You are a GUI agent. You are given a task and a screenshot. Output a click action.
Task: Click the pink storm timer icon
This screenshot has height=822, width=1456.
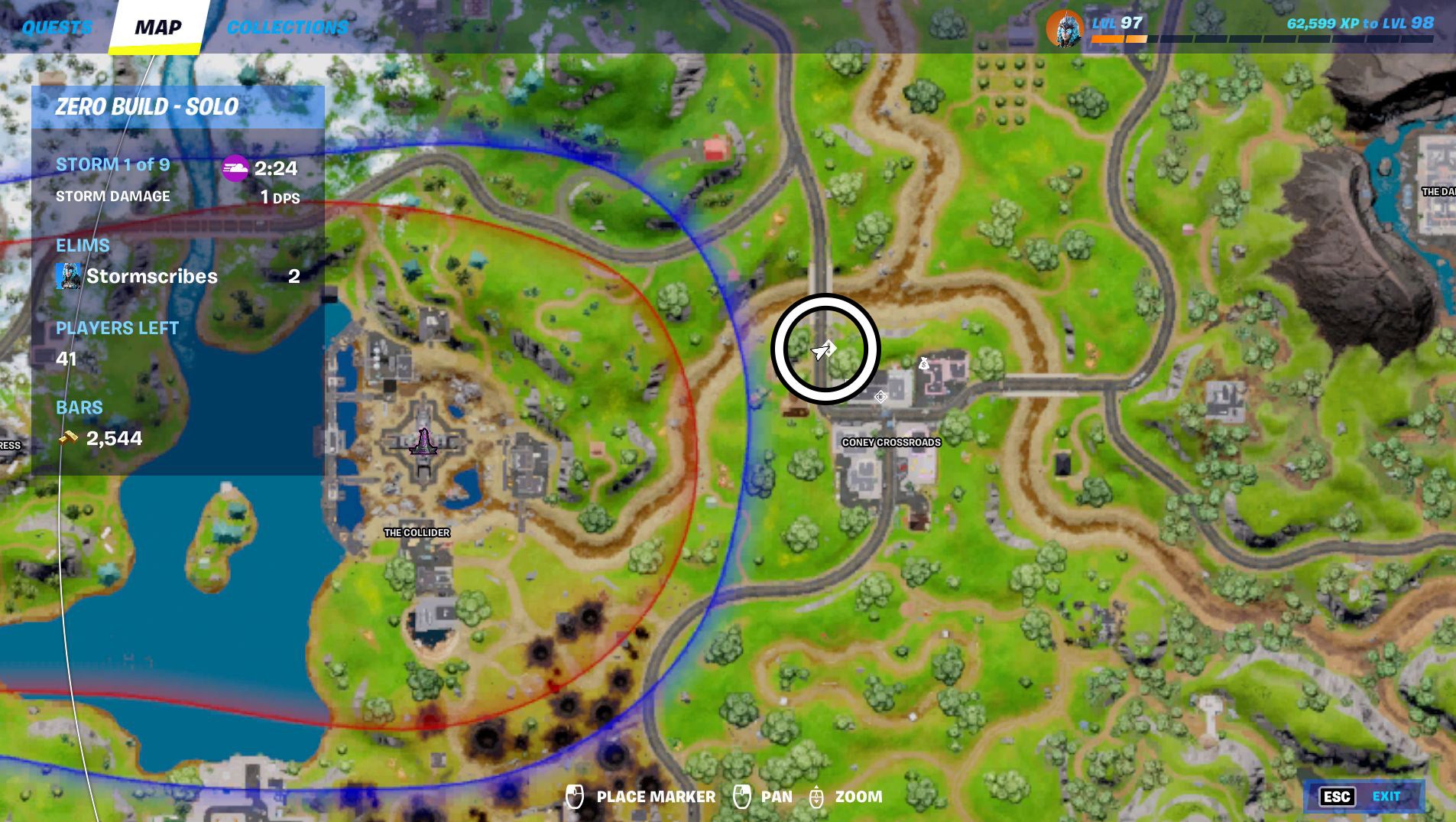(x=235, y=170)
